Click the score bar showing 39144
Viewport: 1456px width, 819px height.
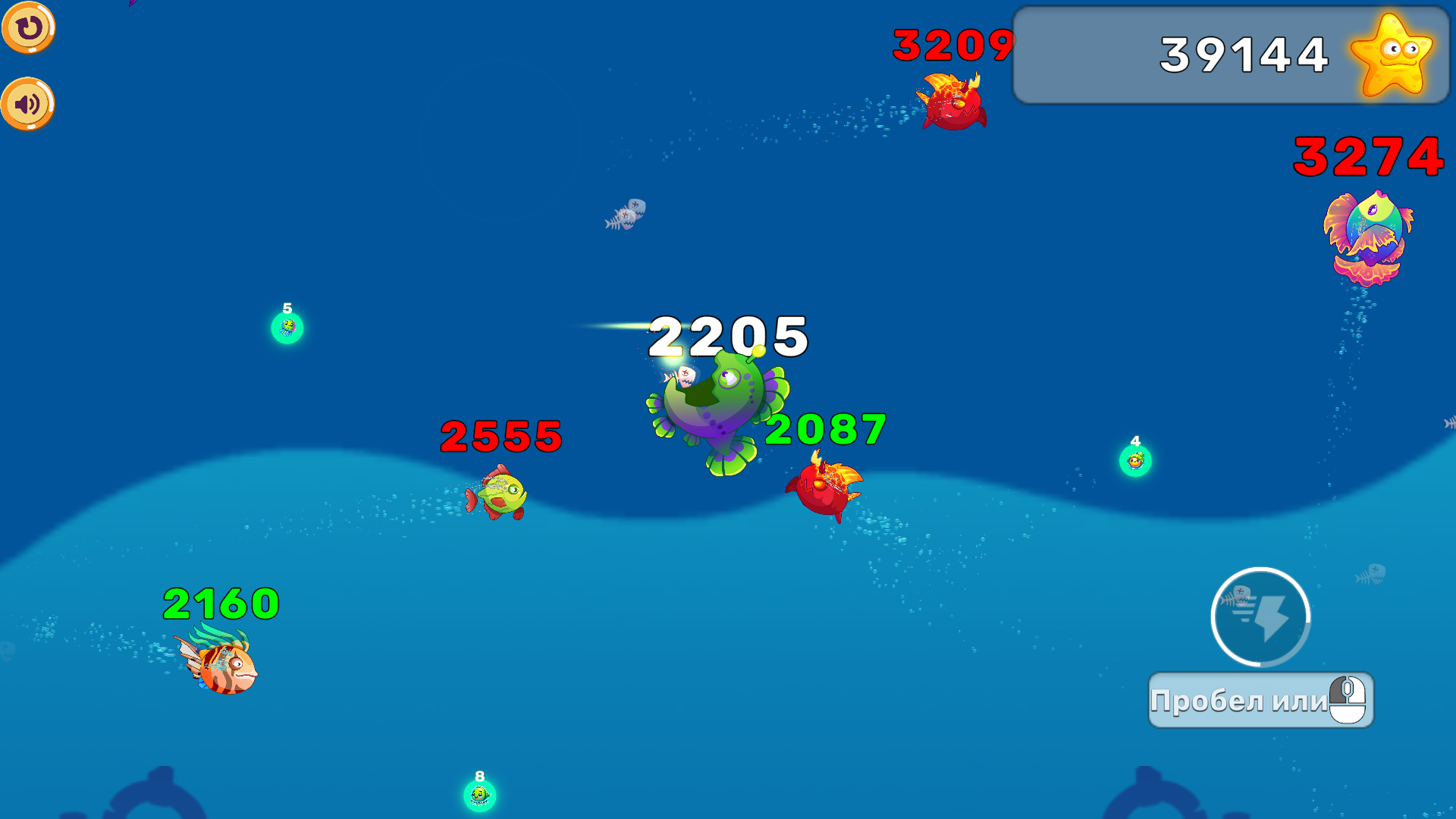pos(1228,53)
